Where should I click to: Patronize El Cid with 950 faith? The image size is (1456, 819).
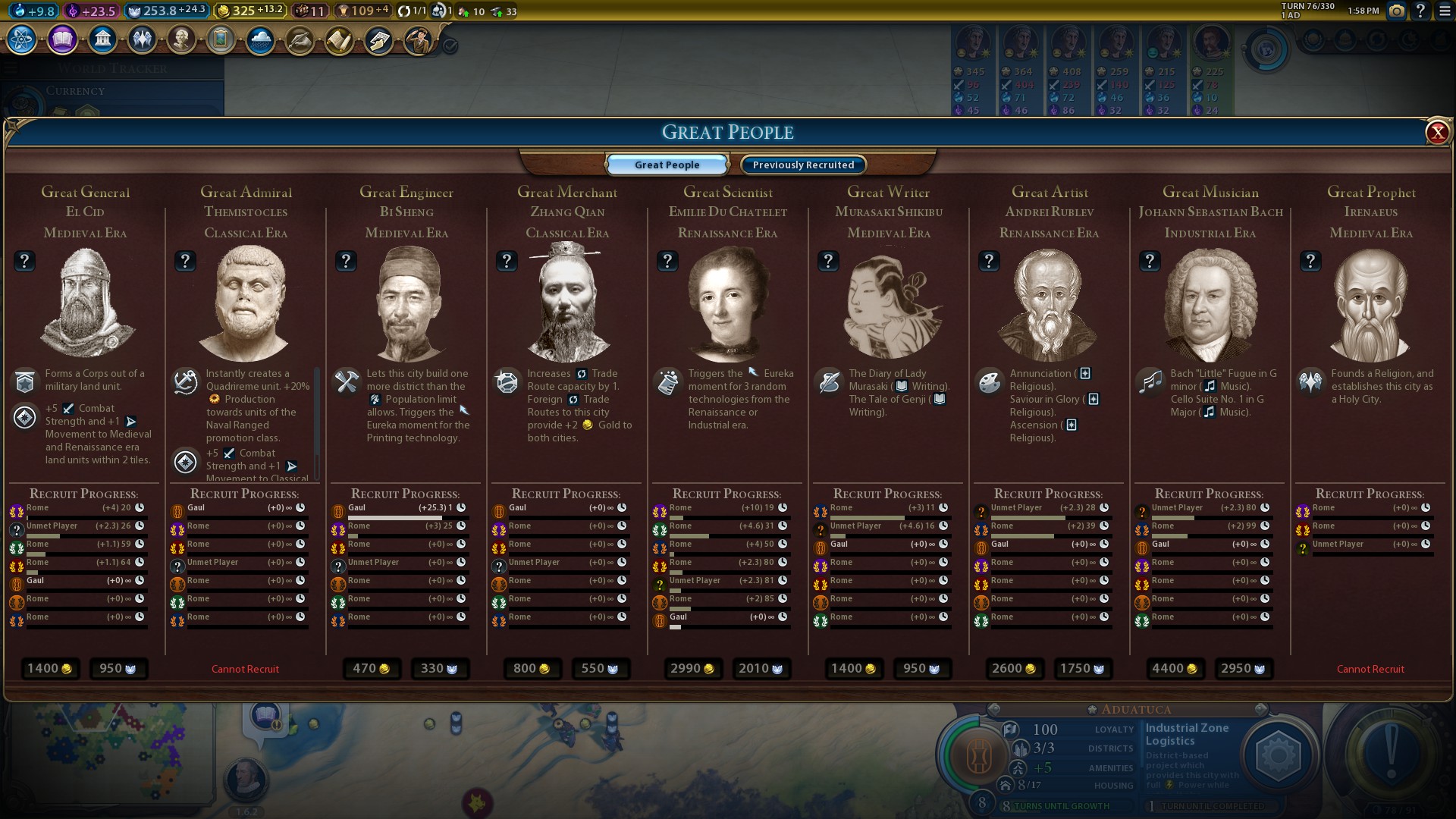coord(118,668)
